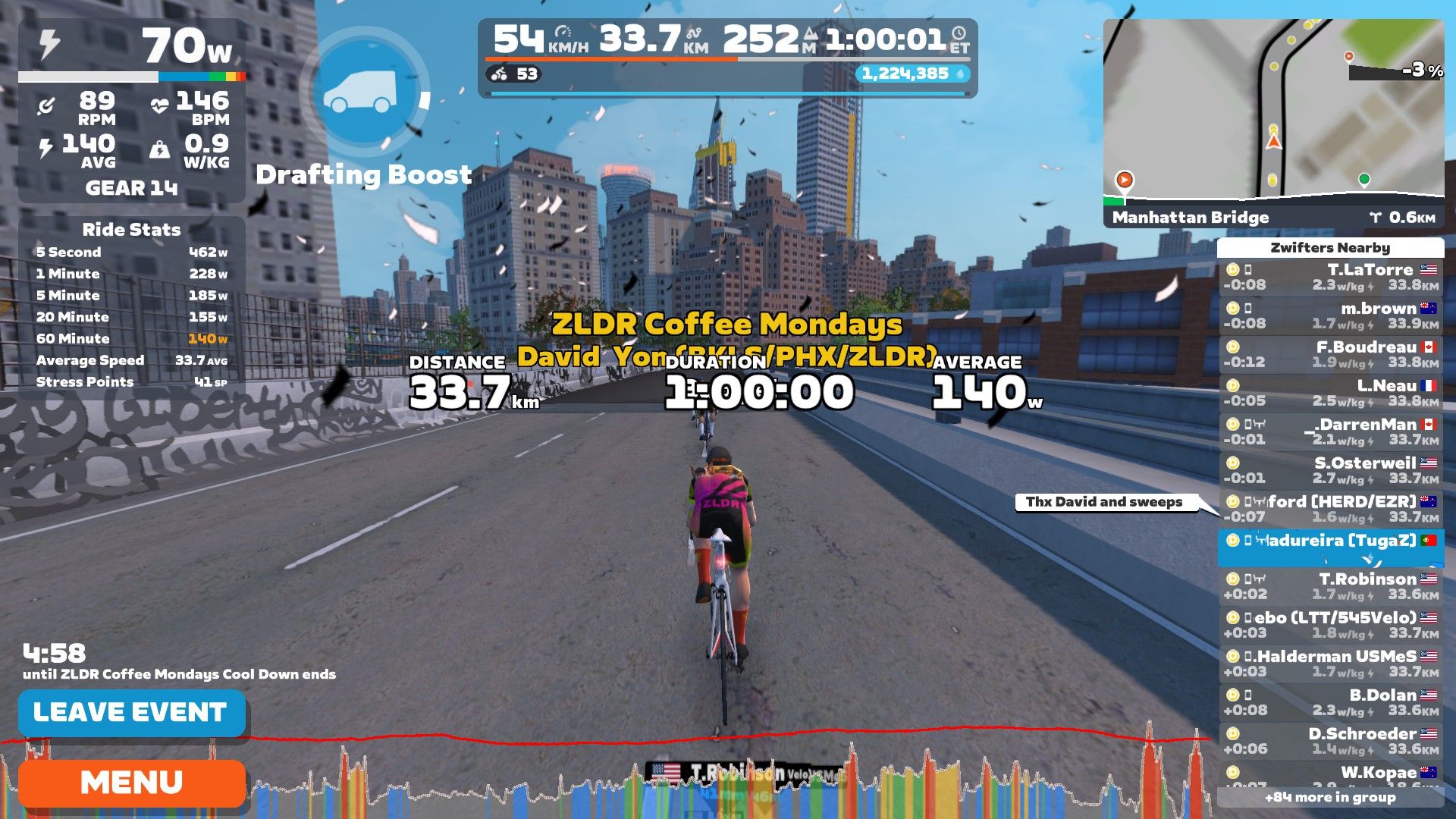Select B.Dolan in Zwifters Nearby
Screen dimensions: 1456x819
pyautogui.click(x=1331, y=703)
